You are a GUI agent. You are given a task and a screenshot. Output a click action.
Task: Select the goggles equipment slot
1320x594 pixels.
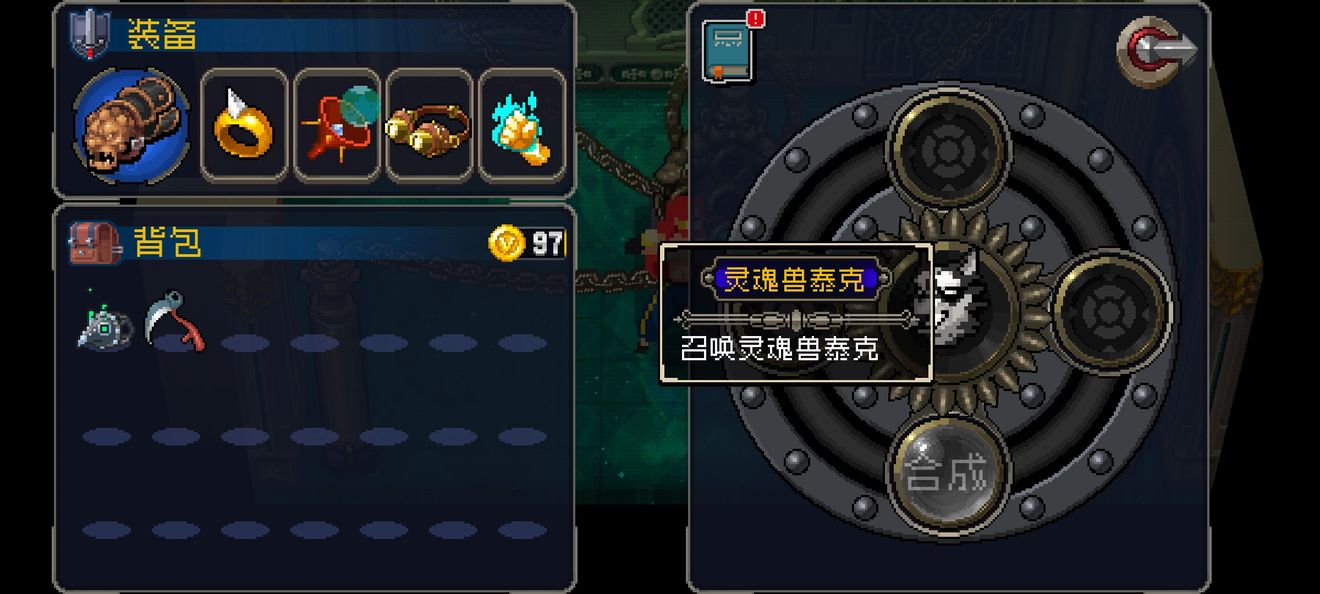(x=429, y=125)
